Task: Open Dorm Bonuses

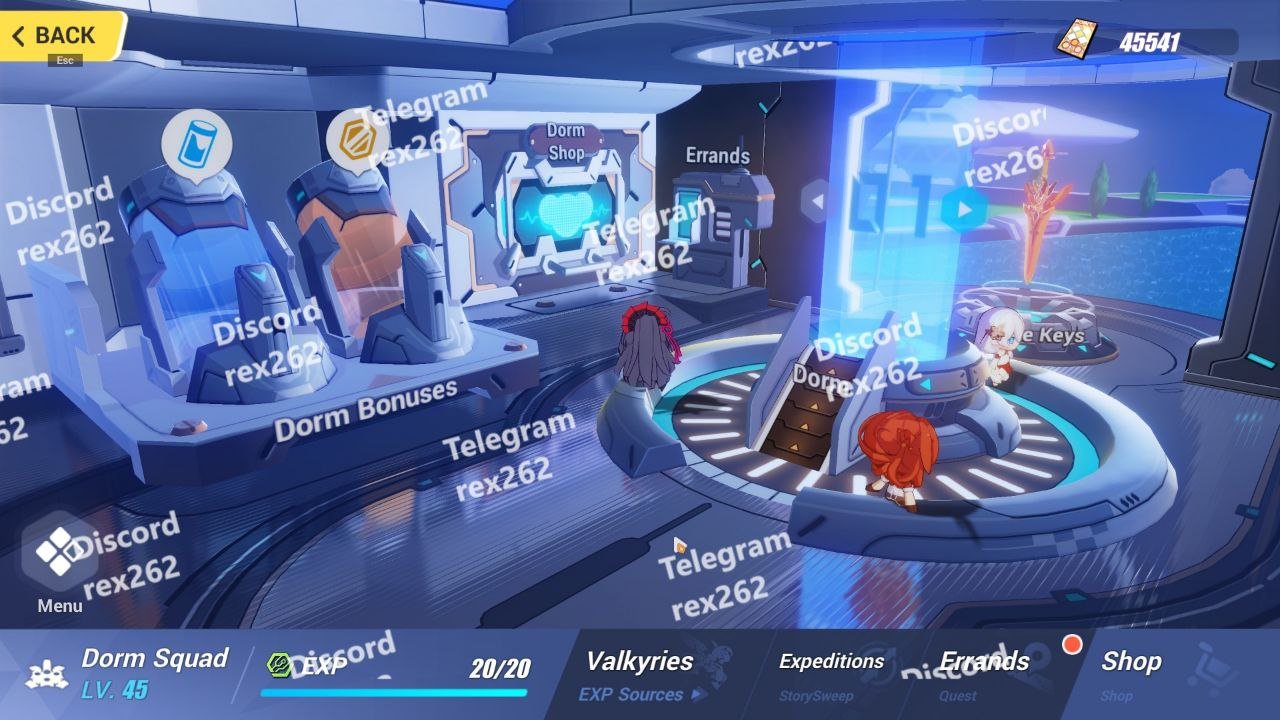Action: 365,410
